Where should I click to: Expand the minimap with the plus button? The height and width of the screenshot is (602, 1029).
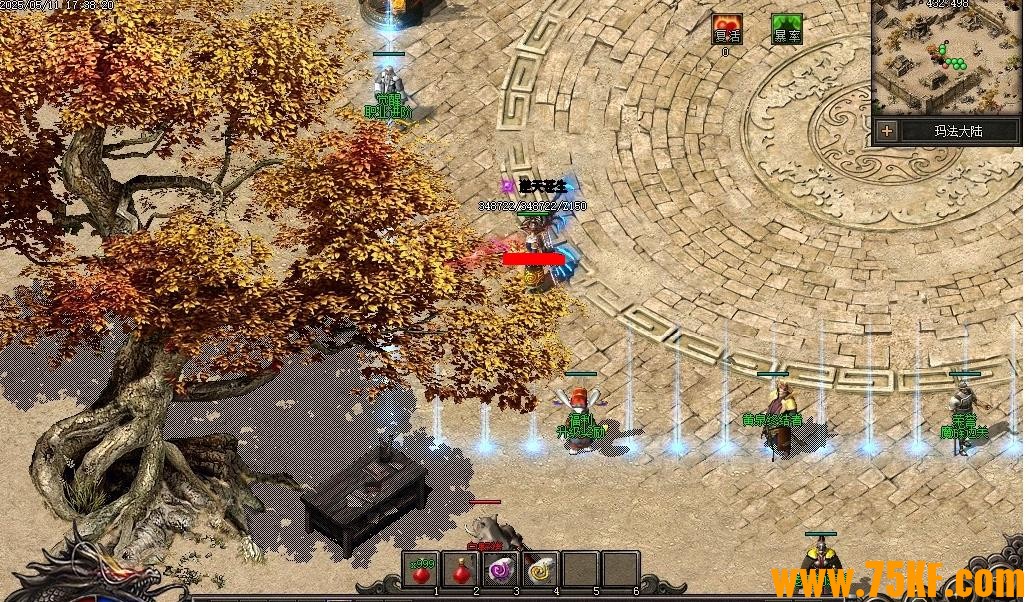tap(886, 131)
